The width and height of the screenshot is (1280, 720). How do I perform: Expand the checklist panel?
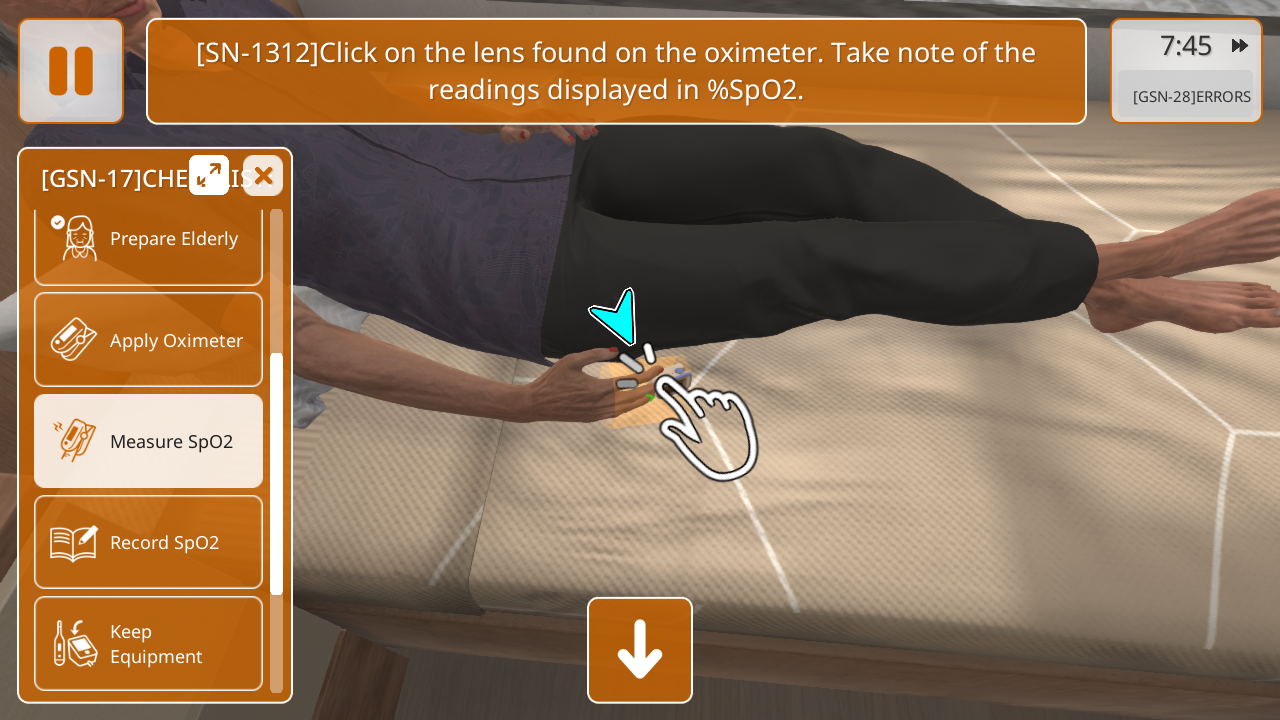pos(209,175)
